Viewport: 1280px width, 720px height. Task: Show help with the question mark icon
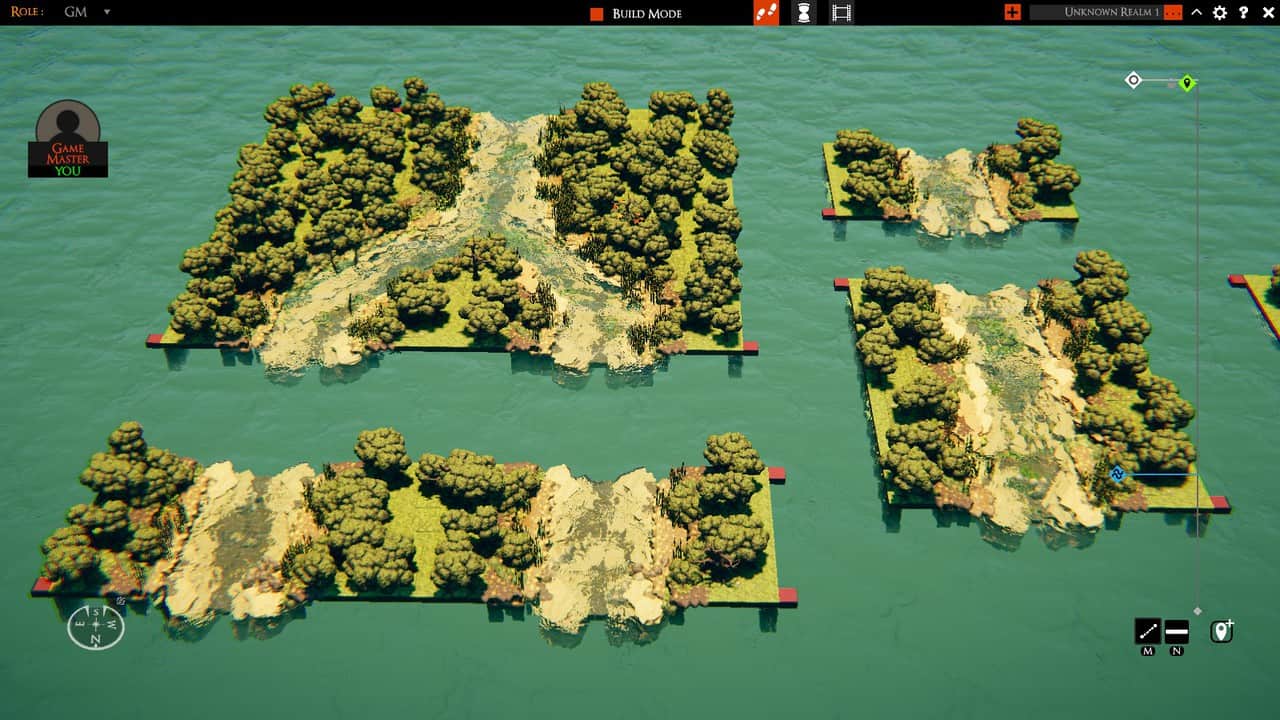tap(1243, 13)
